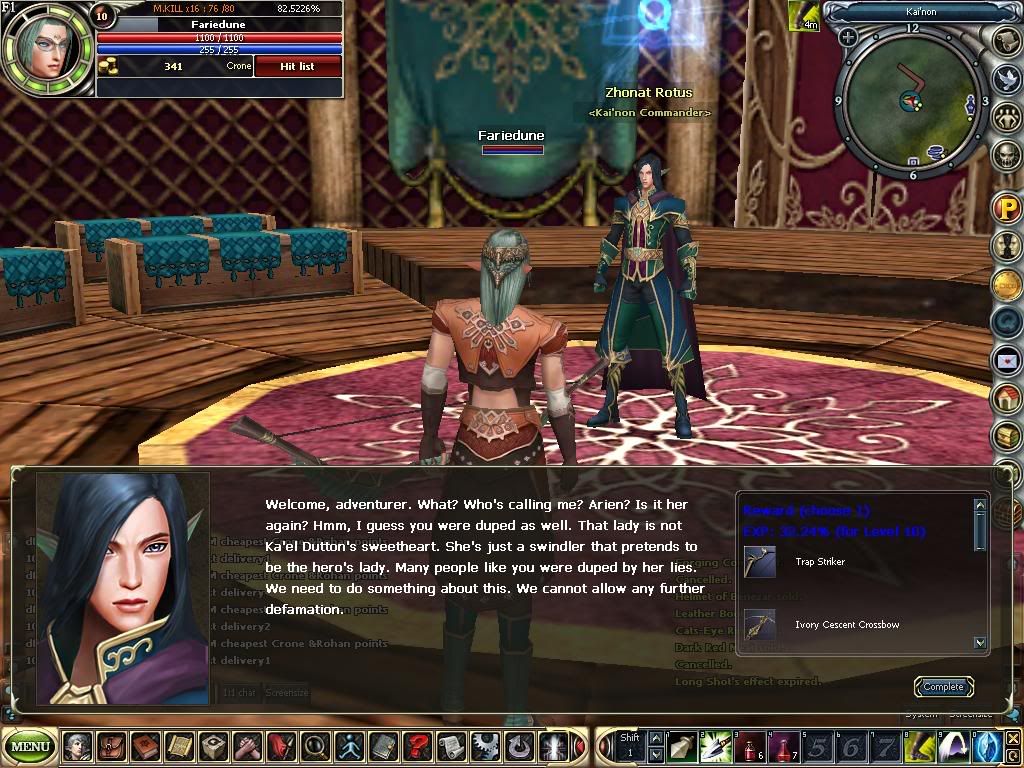This screenshot has width=1024, height=768.
Task: Choose the Ivory Crescent Crossbow reward
Action: [760, 625]
